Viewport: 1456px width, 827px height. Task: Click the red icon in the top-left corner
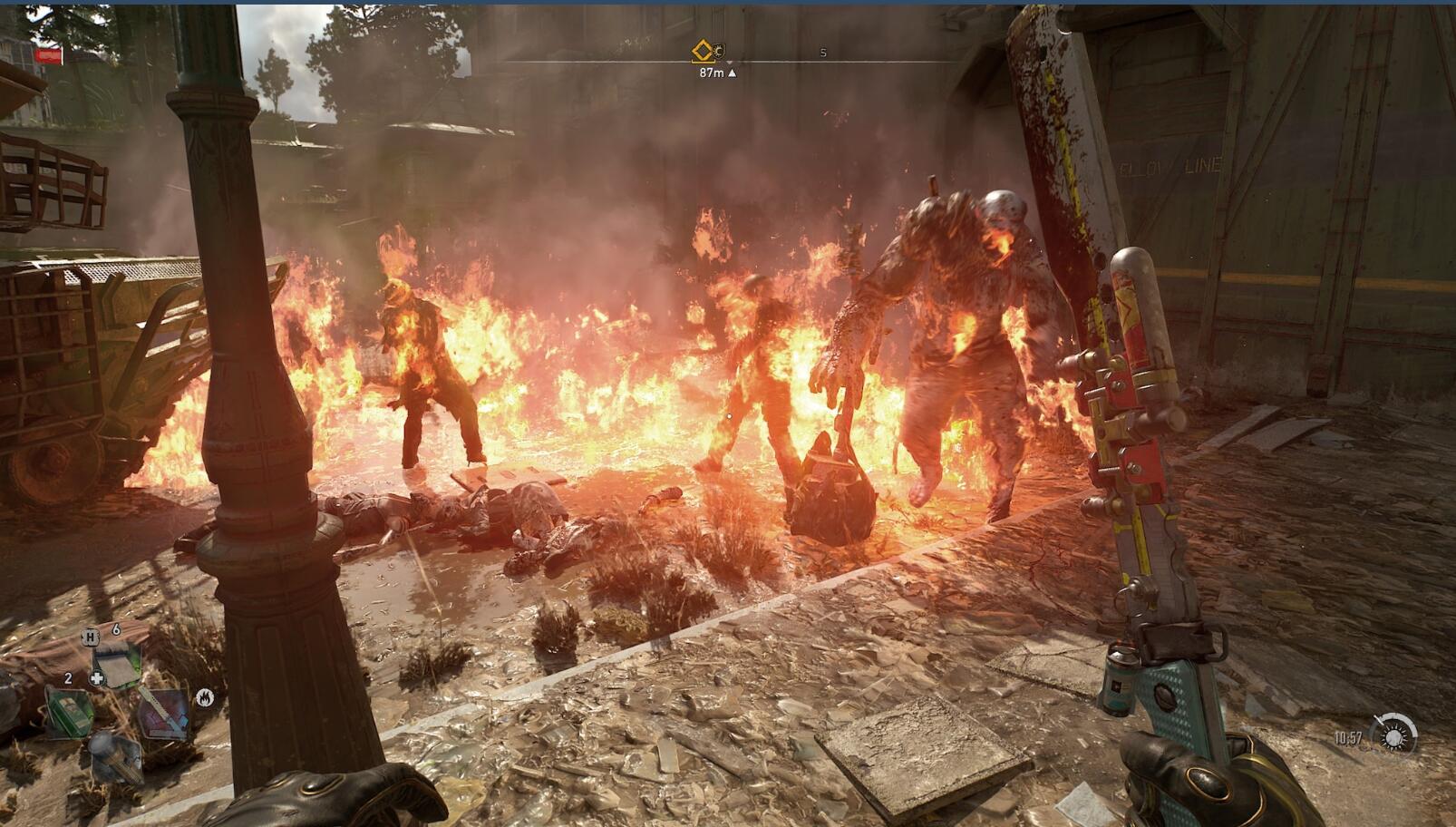(x=48, y=56)
